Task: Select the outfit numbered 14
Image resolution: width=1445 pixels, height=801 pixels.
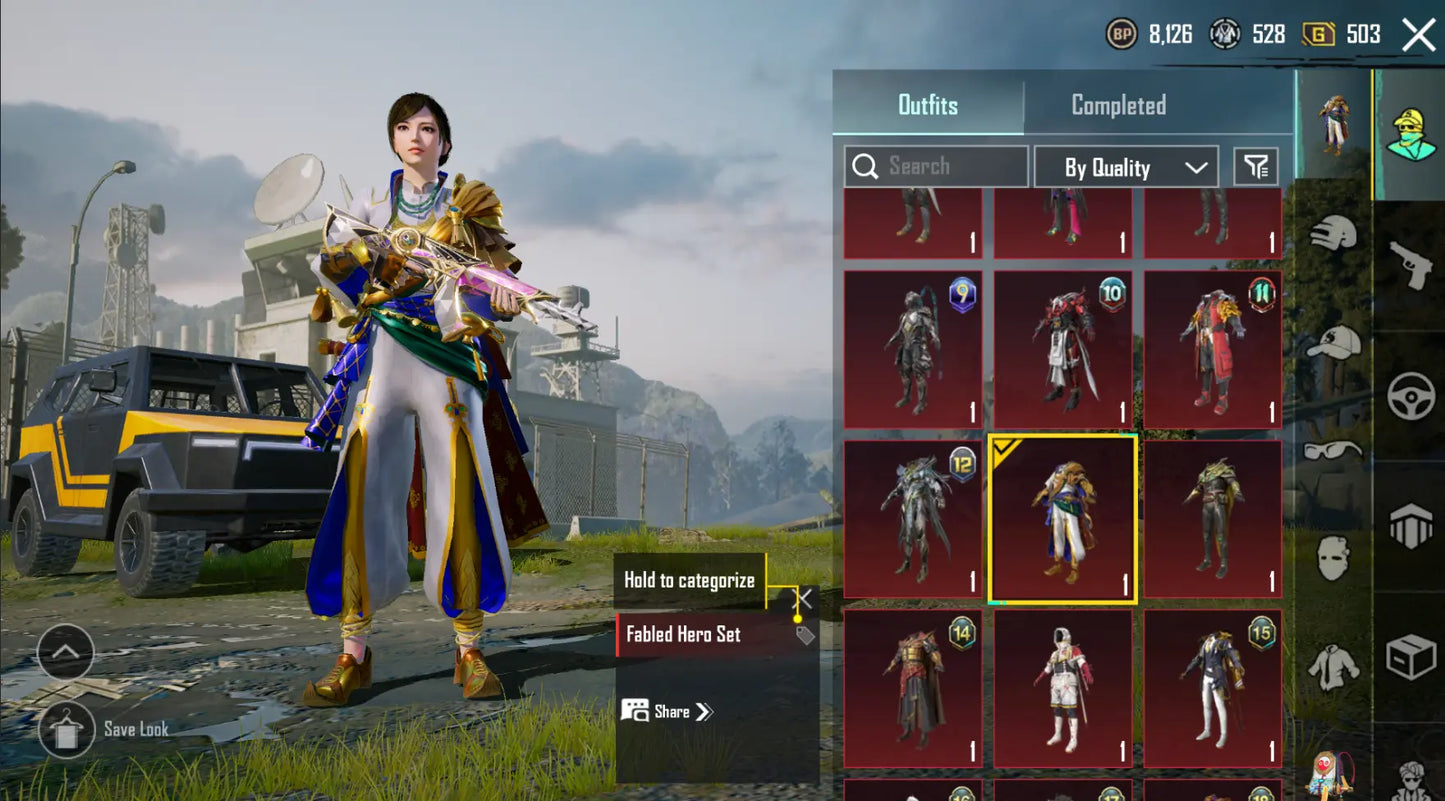Action: point(913,690)
